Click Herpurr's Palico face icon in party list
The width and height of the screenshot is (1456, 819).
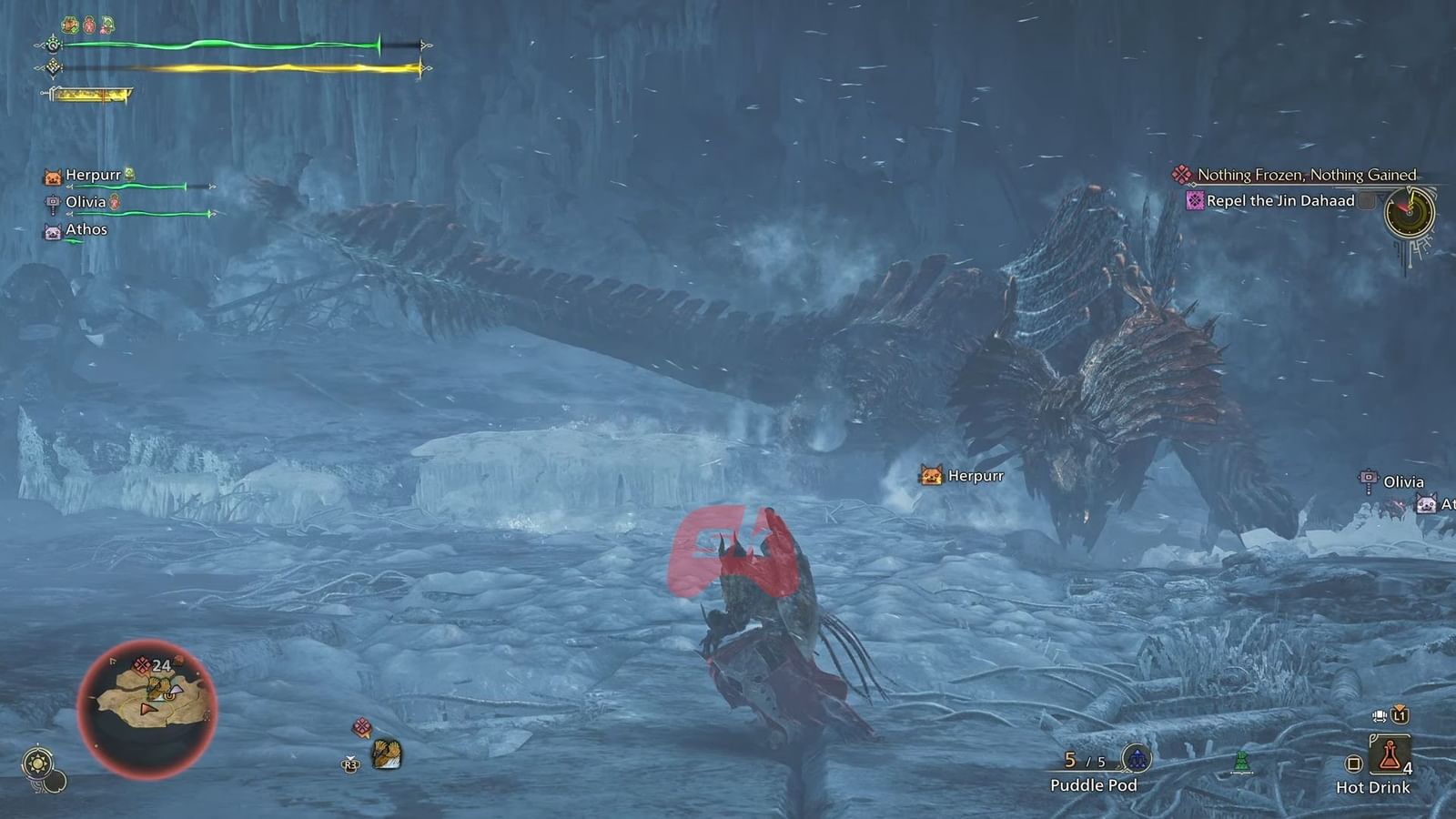point(53,177)
